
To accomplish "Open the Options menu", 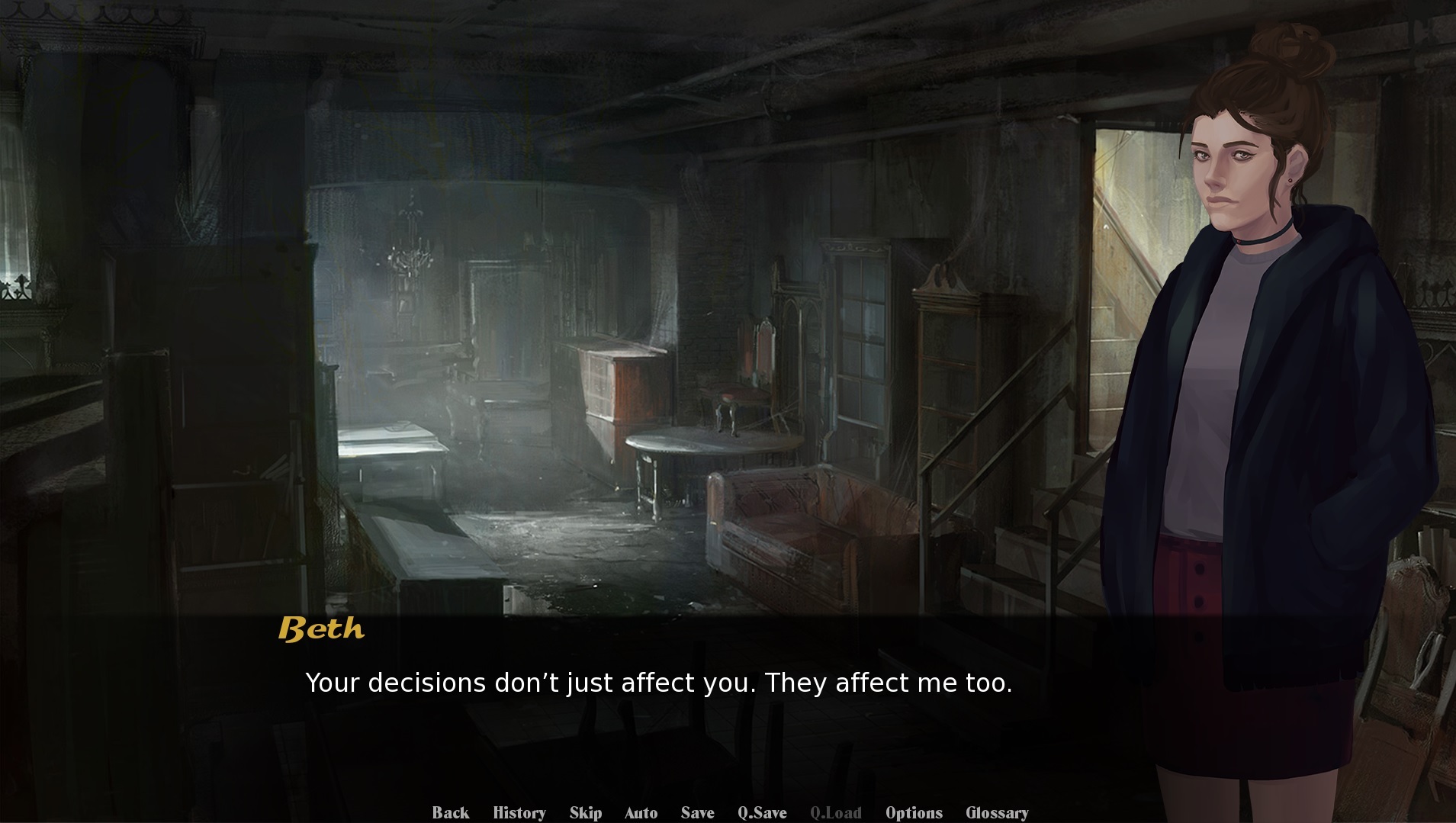I will tap(914, 812).
